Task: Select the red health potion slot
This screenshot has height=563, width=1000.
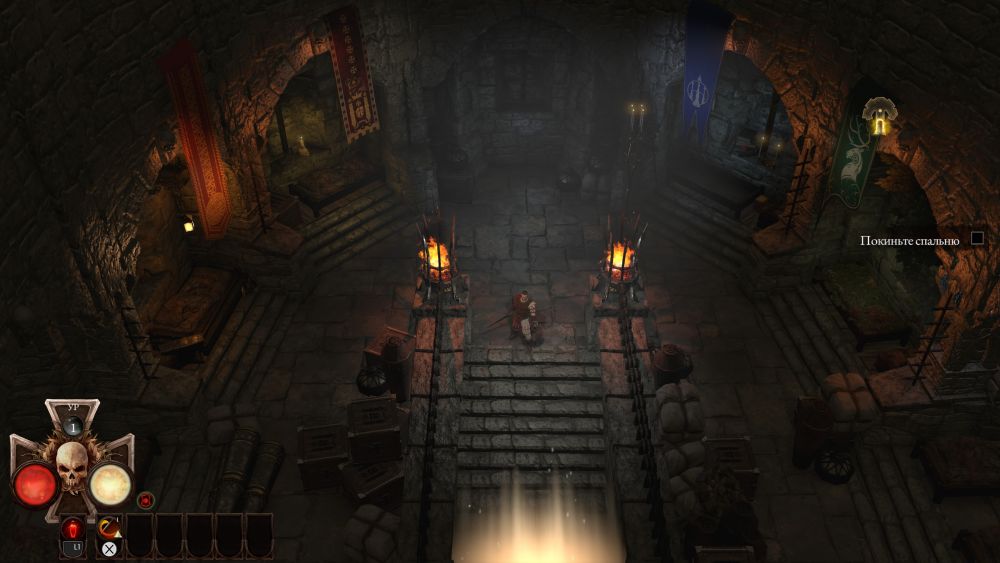Action: [x=73, y=529]
